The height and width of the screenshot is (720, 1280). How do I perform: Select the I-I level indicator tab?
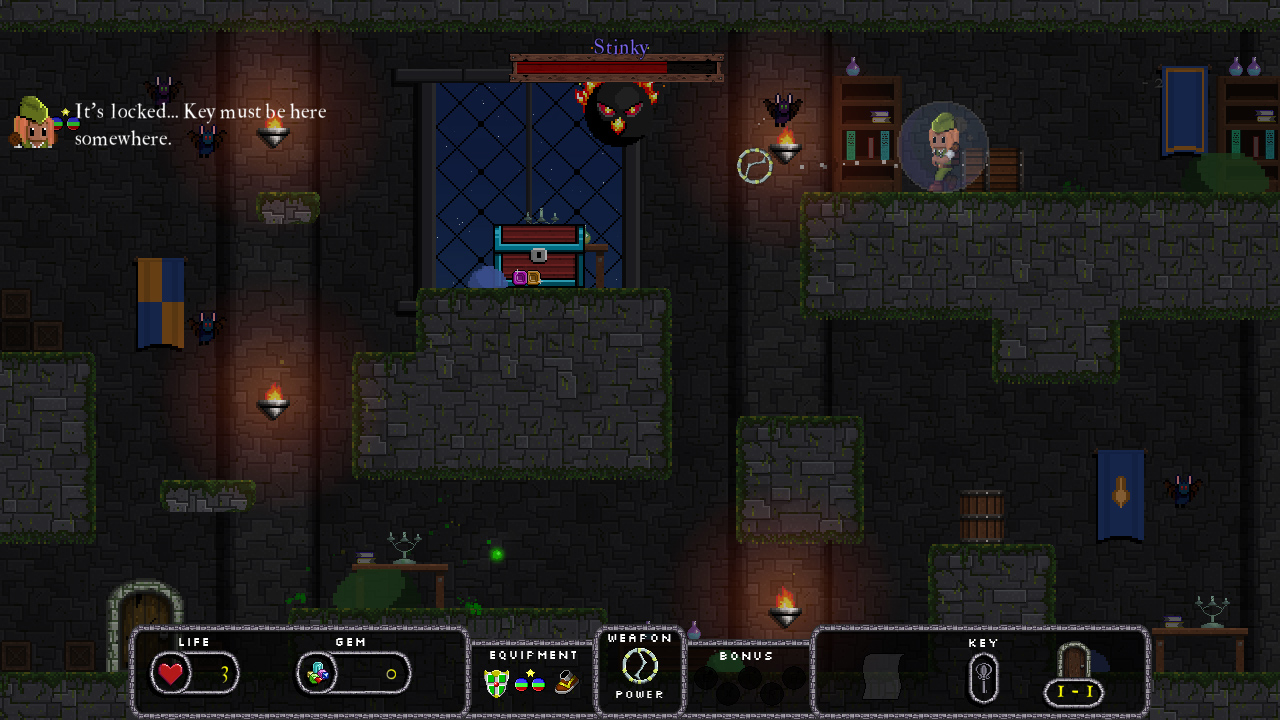[x=1074, y=692]
